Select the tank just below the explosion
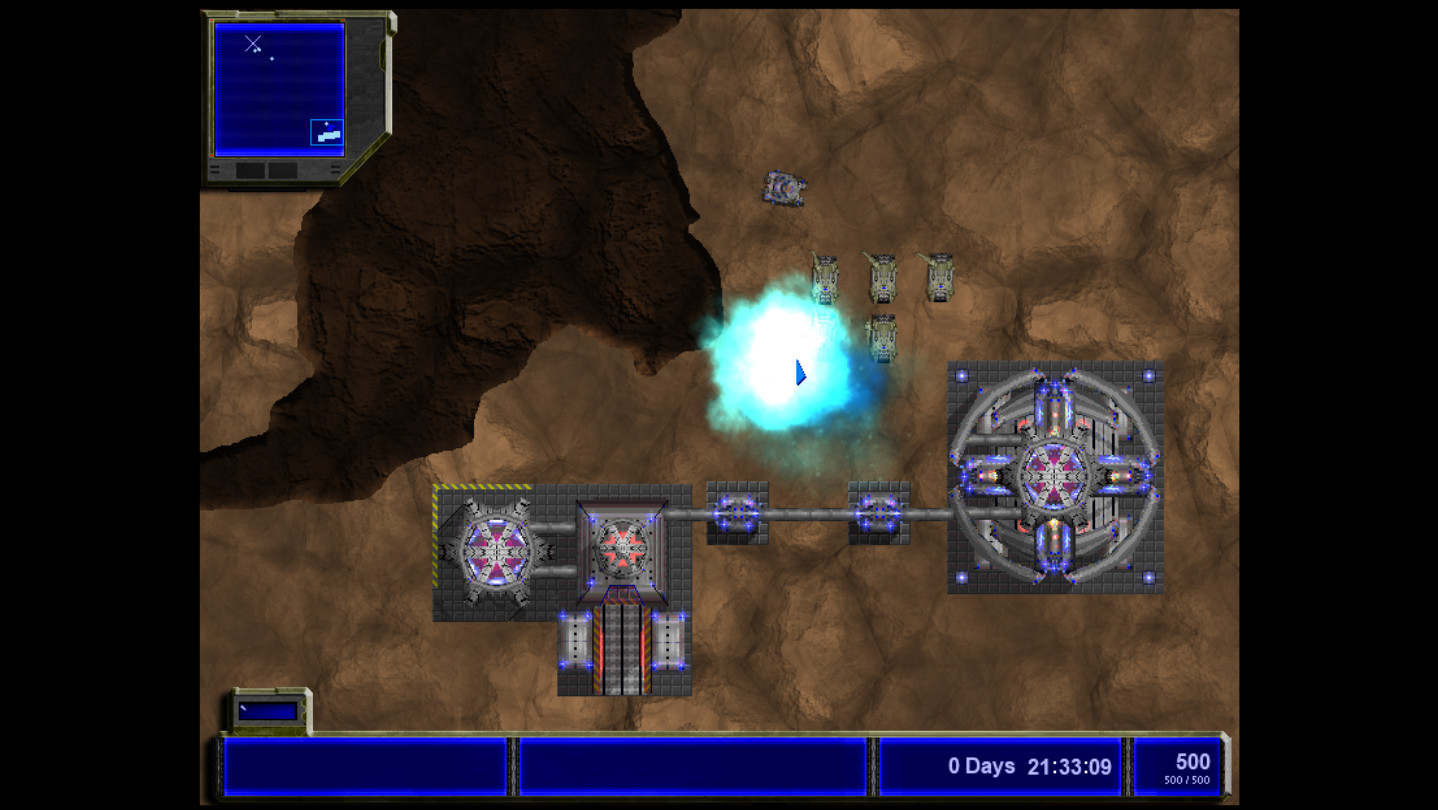The height and width of the screenshot is (810, 1438). tap(881, 338)
